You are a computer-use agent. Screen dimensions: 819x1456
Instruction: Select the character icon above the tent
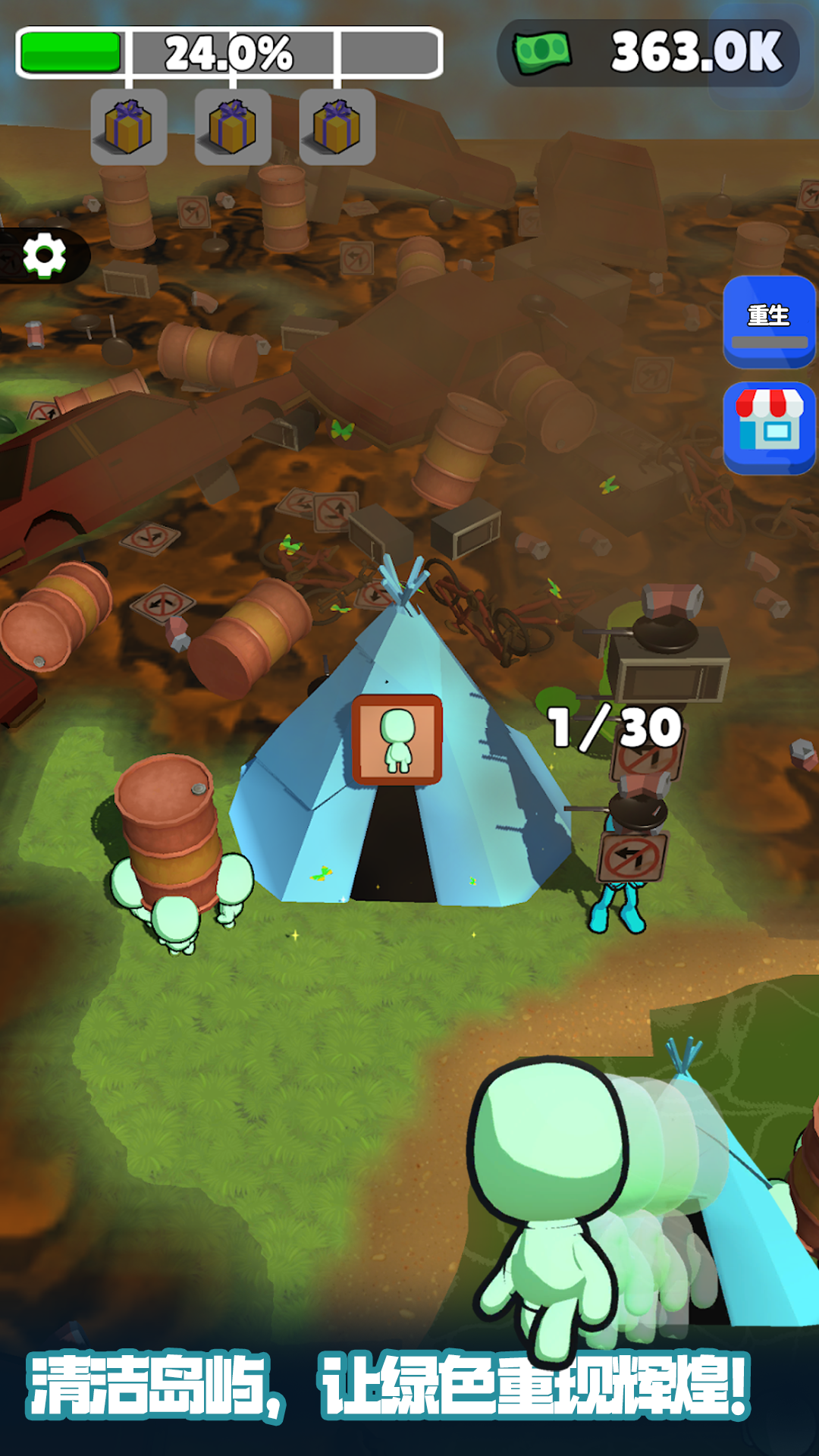point(397,739)
